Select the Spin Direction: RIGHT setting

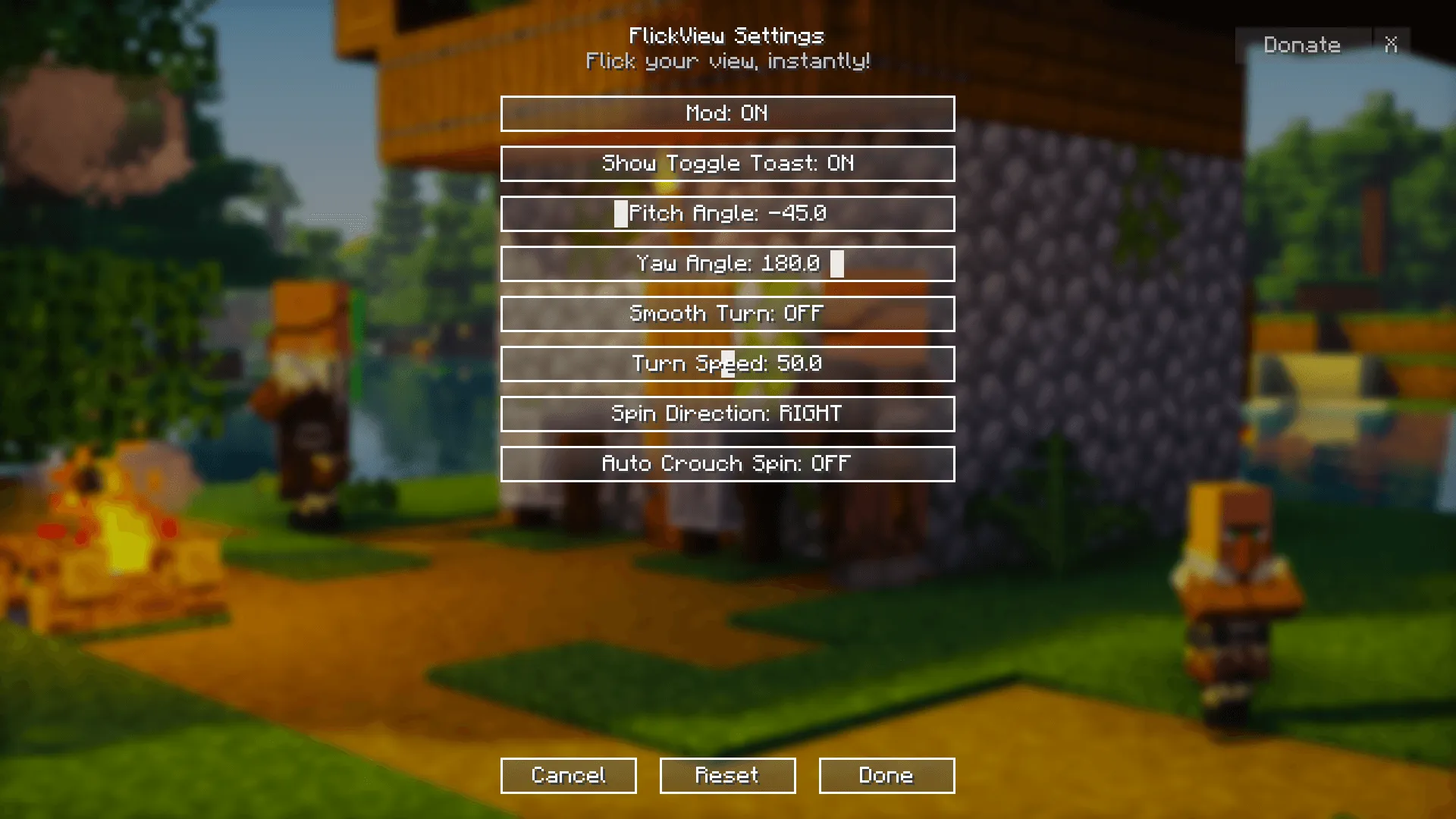[726, 413]
